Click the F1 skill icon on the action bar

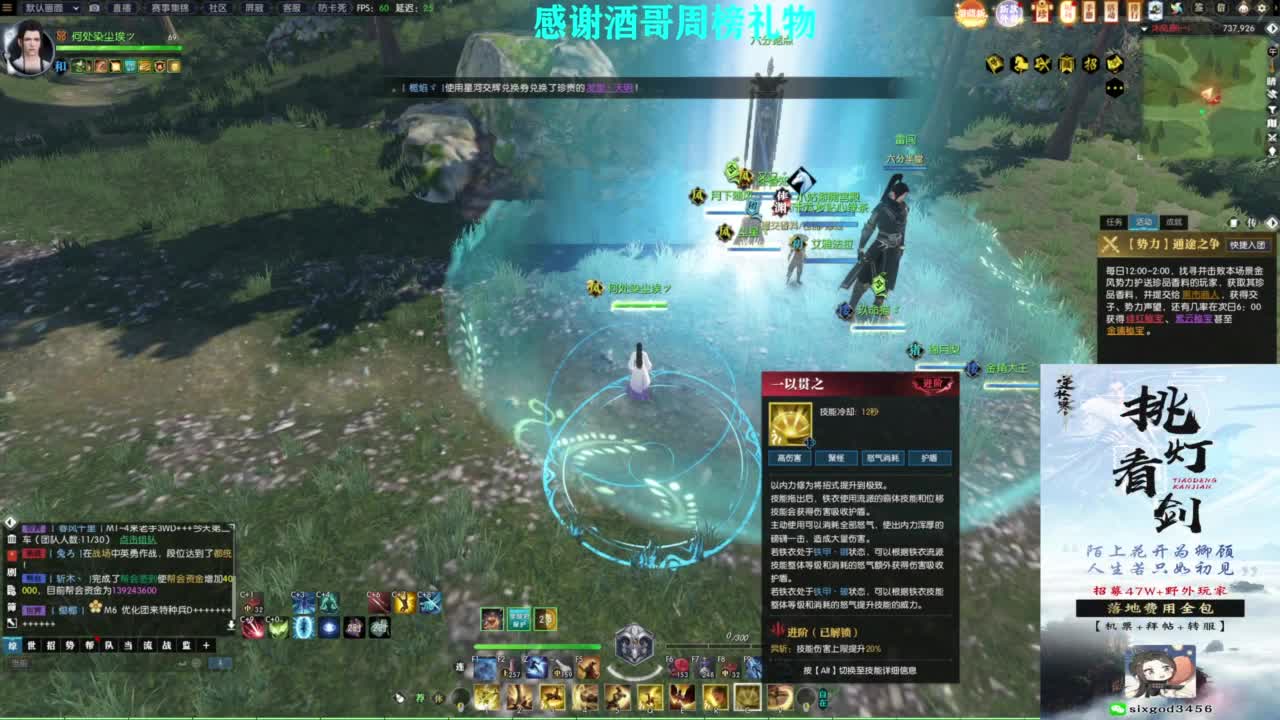click(x=484, y=667)
